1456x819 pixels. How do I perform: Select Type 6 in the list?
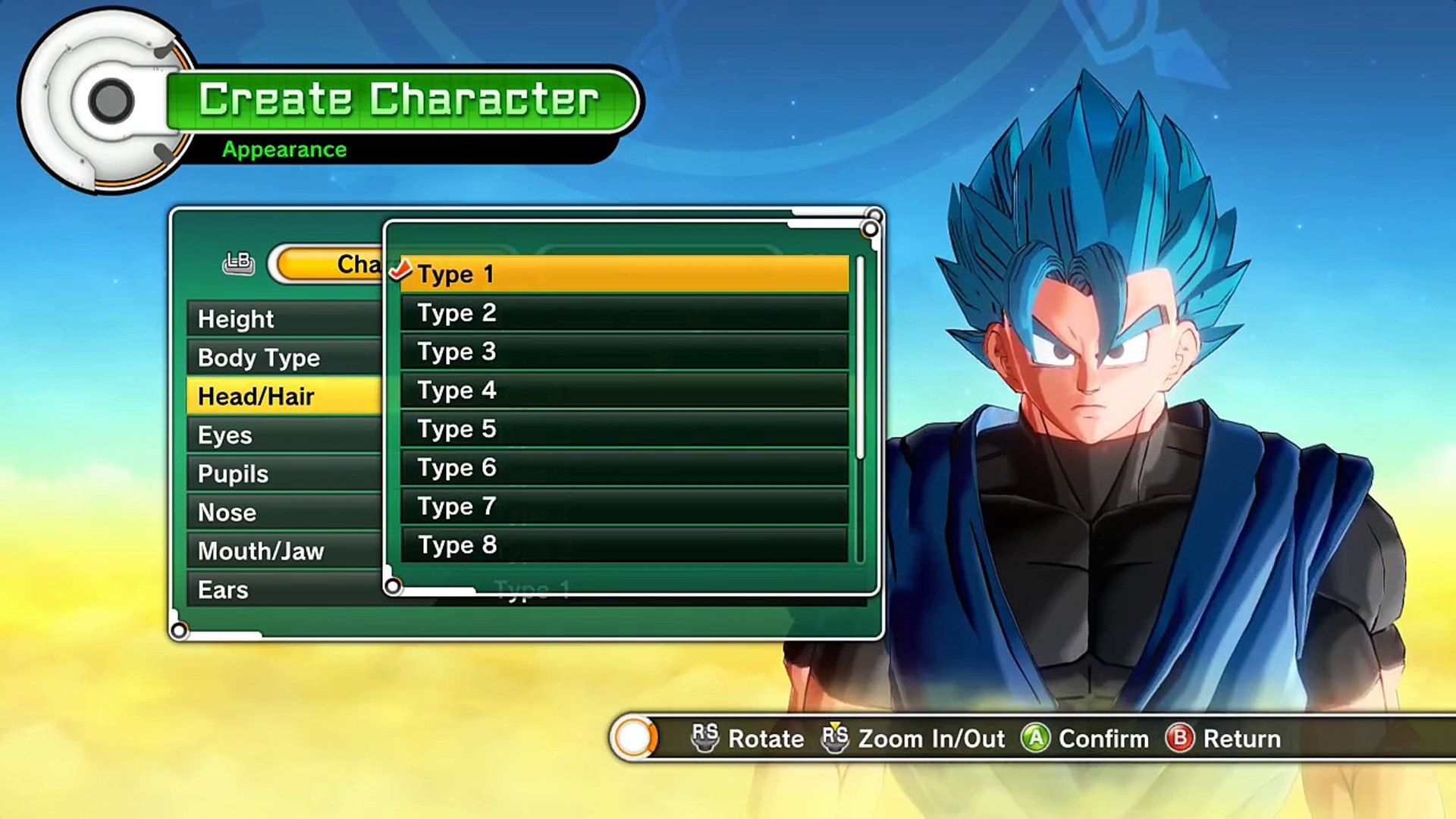(623, 467)
